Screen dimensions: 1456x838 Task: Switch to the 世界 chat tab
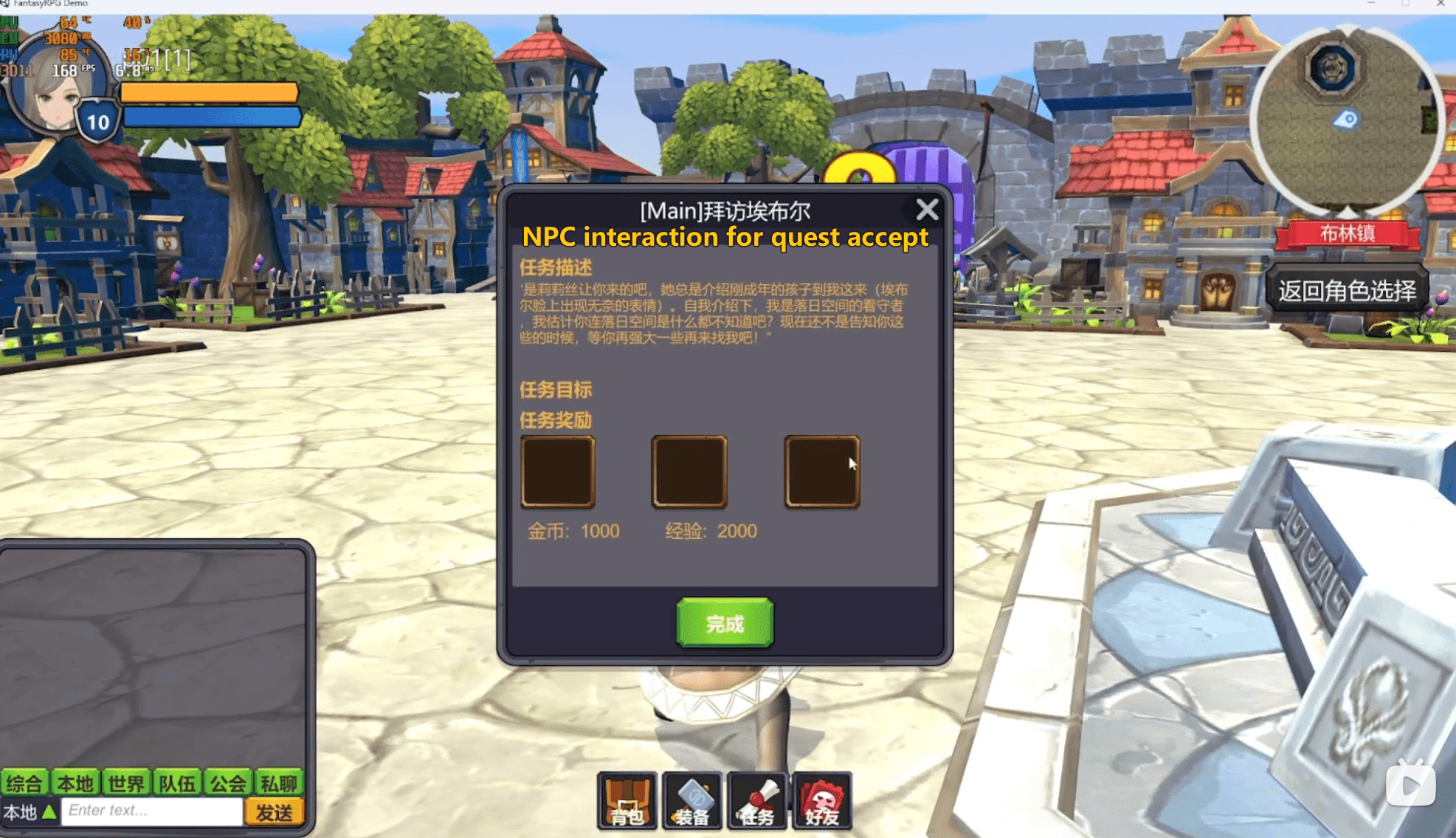pyautogui.click(x=125, y=784)
